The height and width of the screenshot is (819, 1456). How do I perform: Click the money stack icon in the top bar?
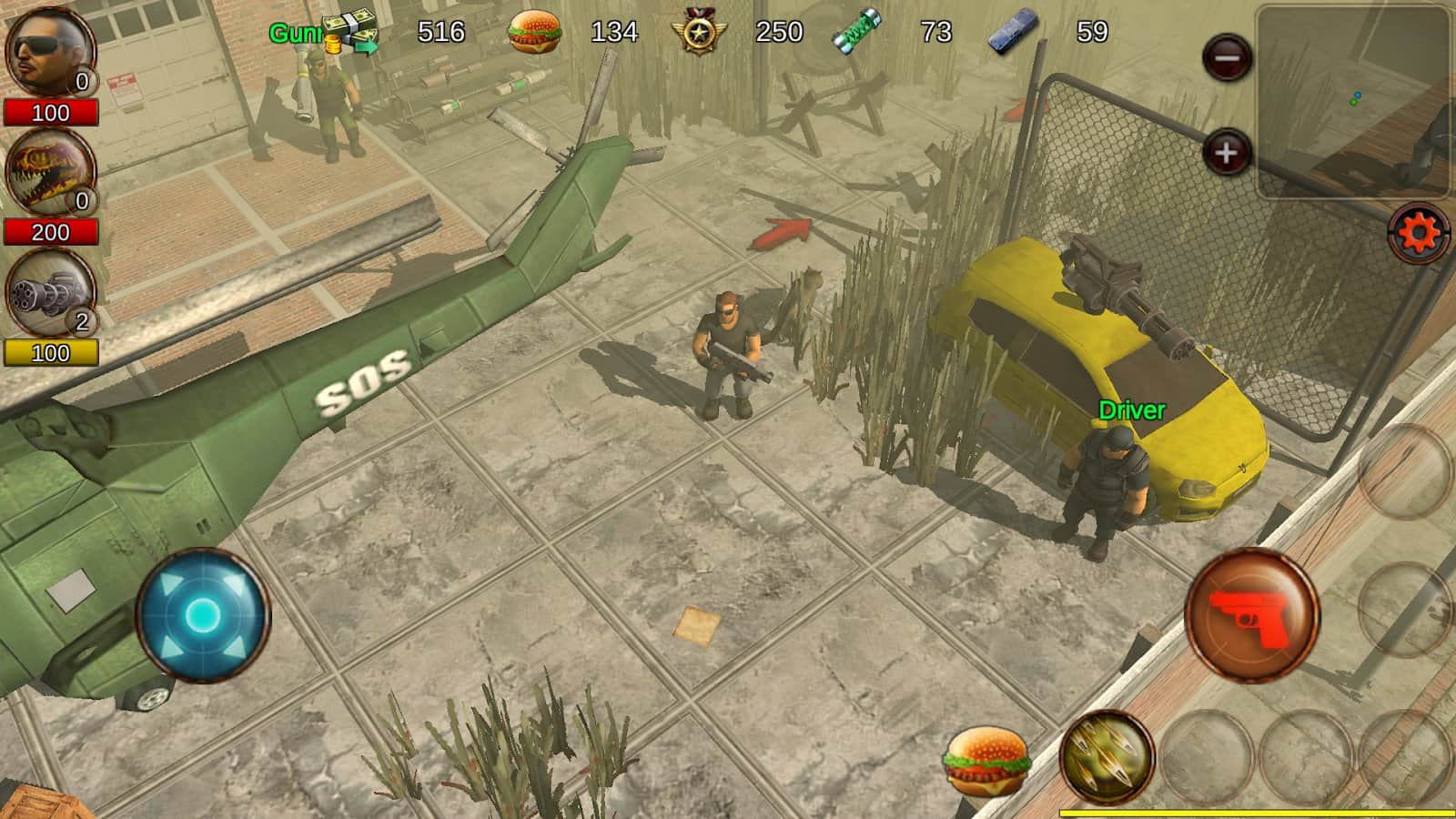(349, 27)
